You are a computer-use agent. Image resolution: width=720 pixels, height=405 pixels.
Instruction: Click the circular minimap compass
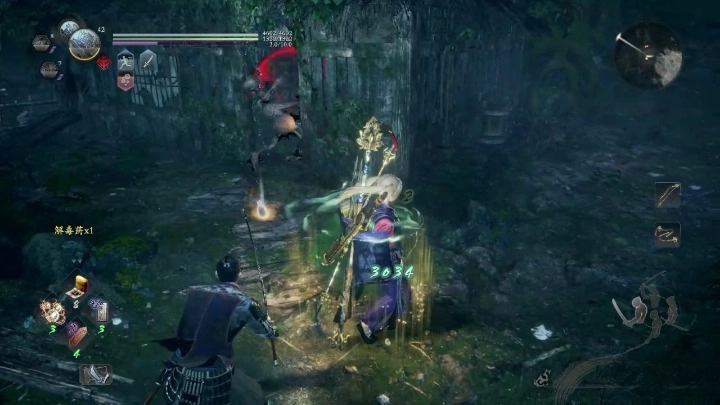click(648, 56)
